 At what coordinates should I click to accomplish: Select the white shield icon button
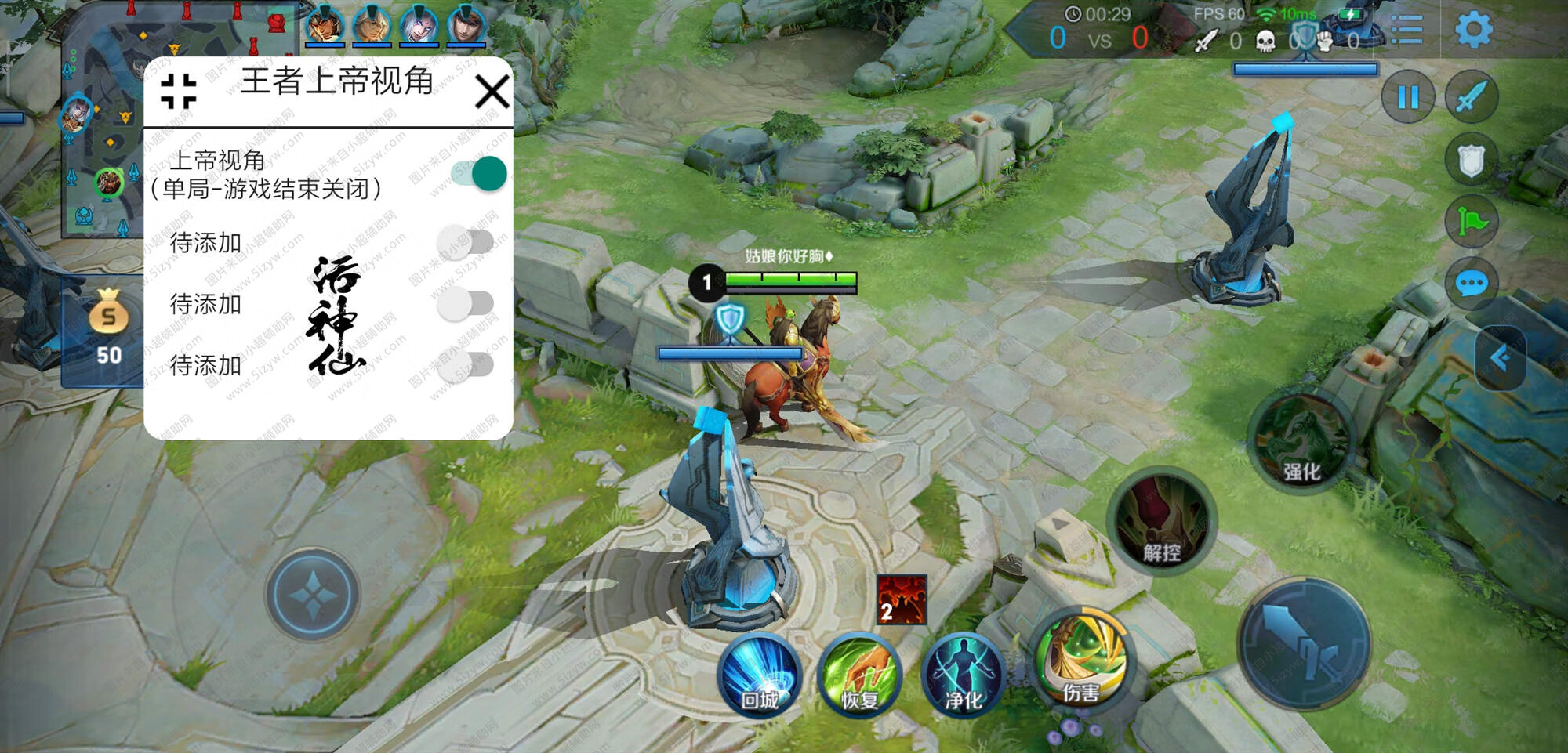1471,161
